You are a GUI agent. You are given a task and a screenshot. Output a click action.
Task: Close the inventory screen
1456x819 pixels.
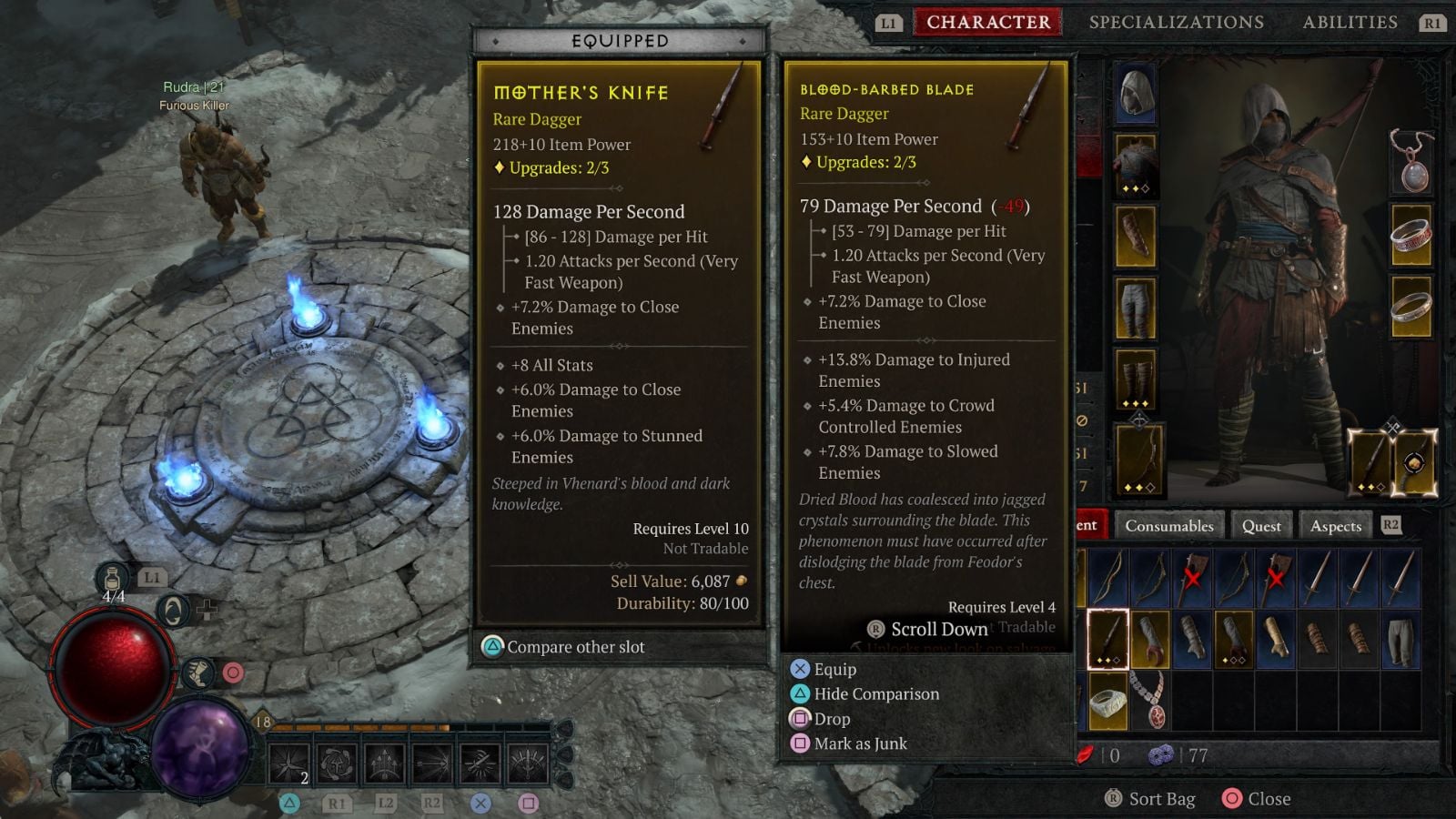coord(1269,799)
